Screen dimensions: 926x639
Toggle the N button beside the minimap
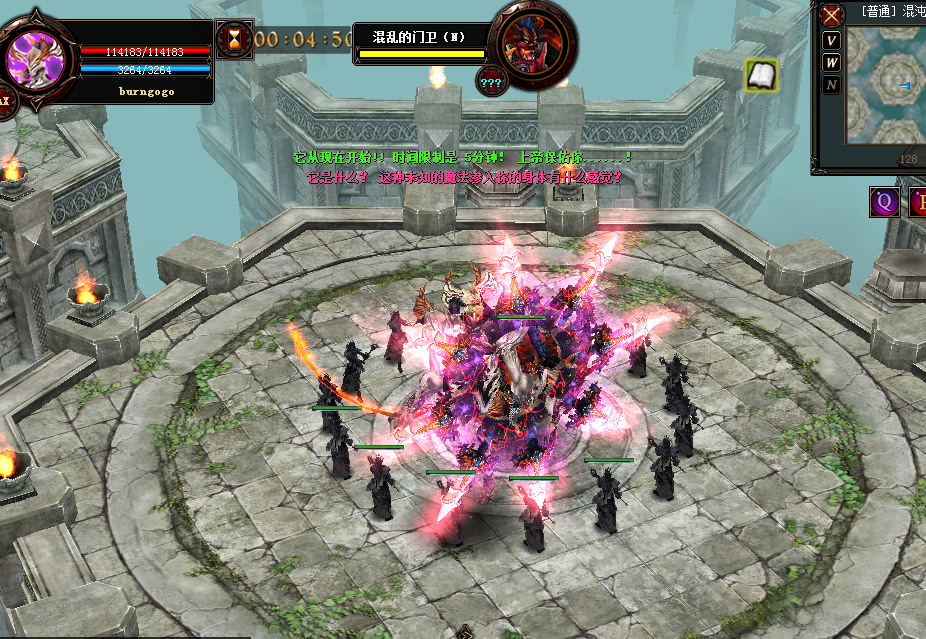tap(832, 85)
